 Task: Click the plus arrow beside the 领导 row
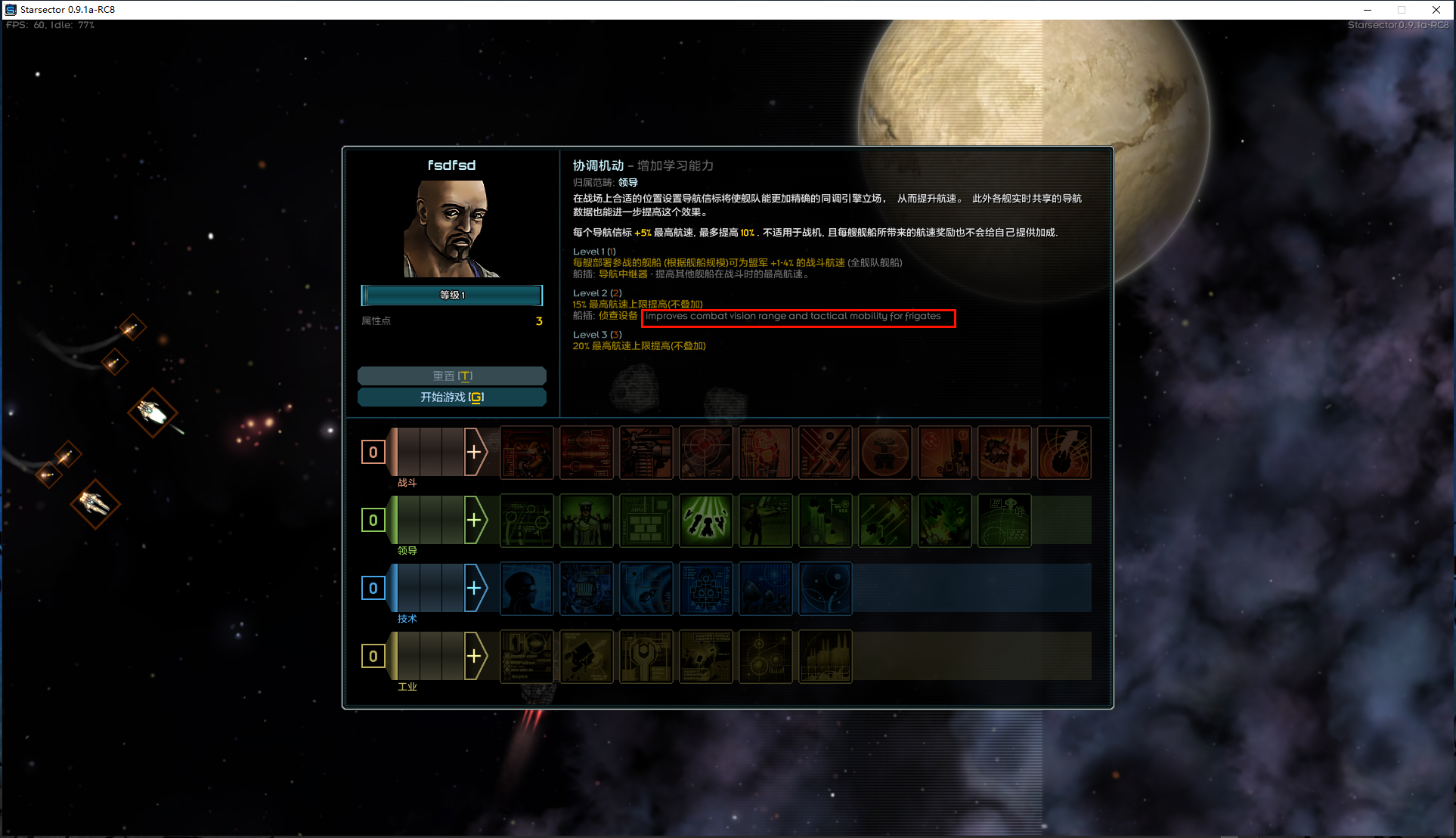pyautogui.click(x=476, y=520)
